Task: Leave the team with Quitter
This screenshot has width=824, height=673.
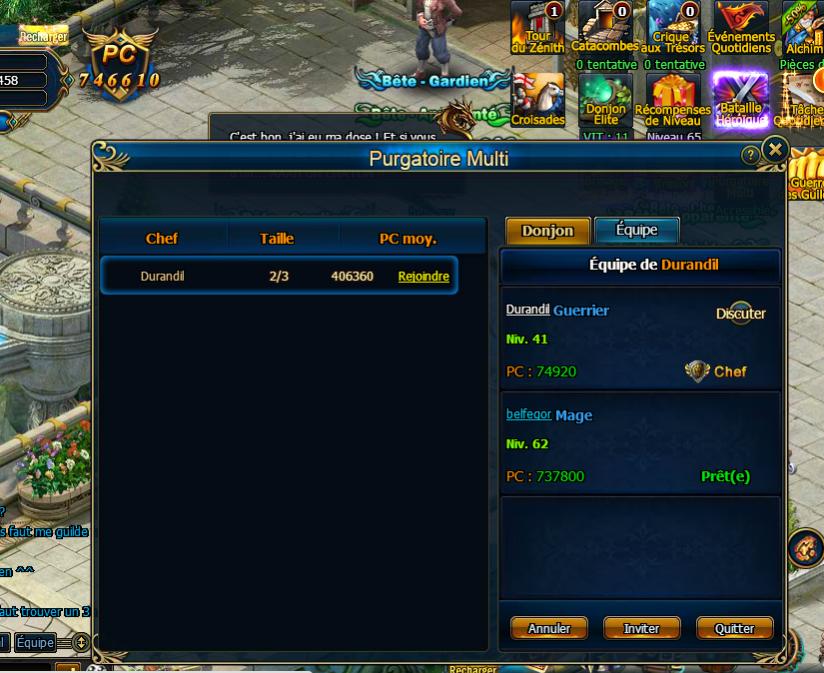Action: pyautogui.click(x=735, y=628)
